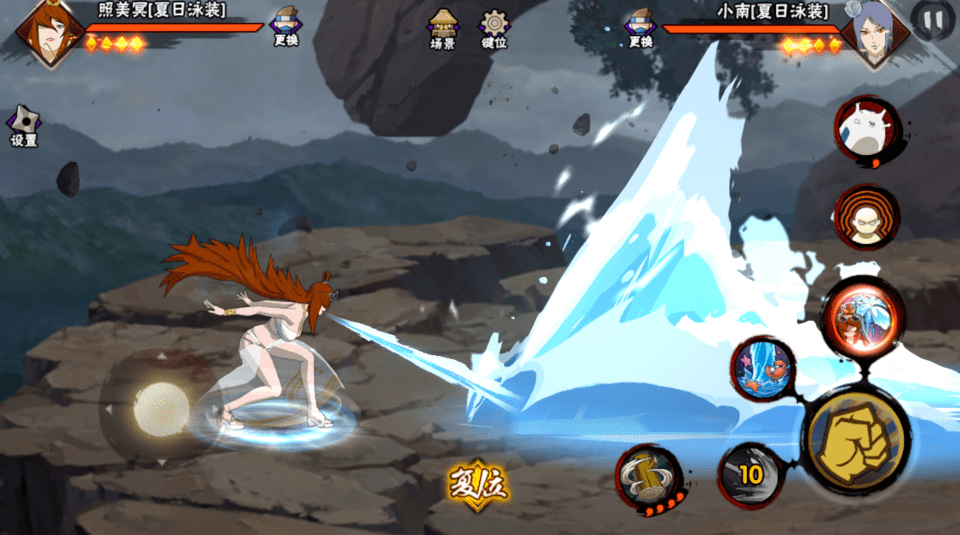The width and height of the screenshot is (960, 535).
Task: Pause the battle
Action: click(x=932, y=20)
